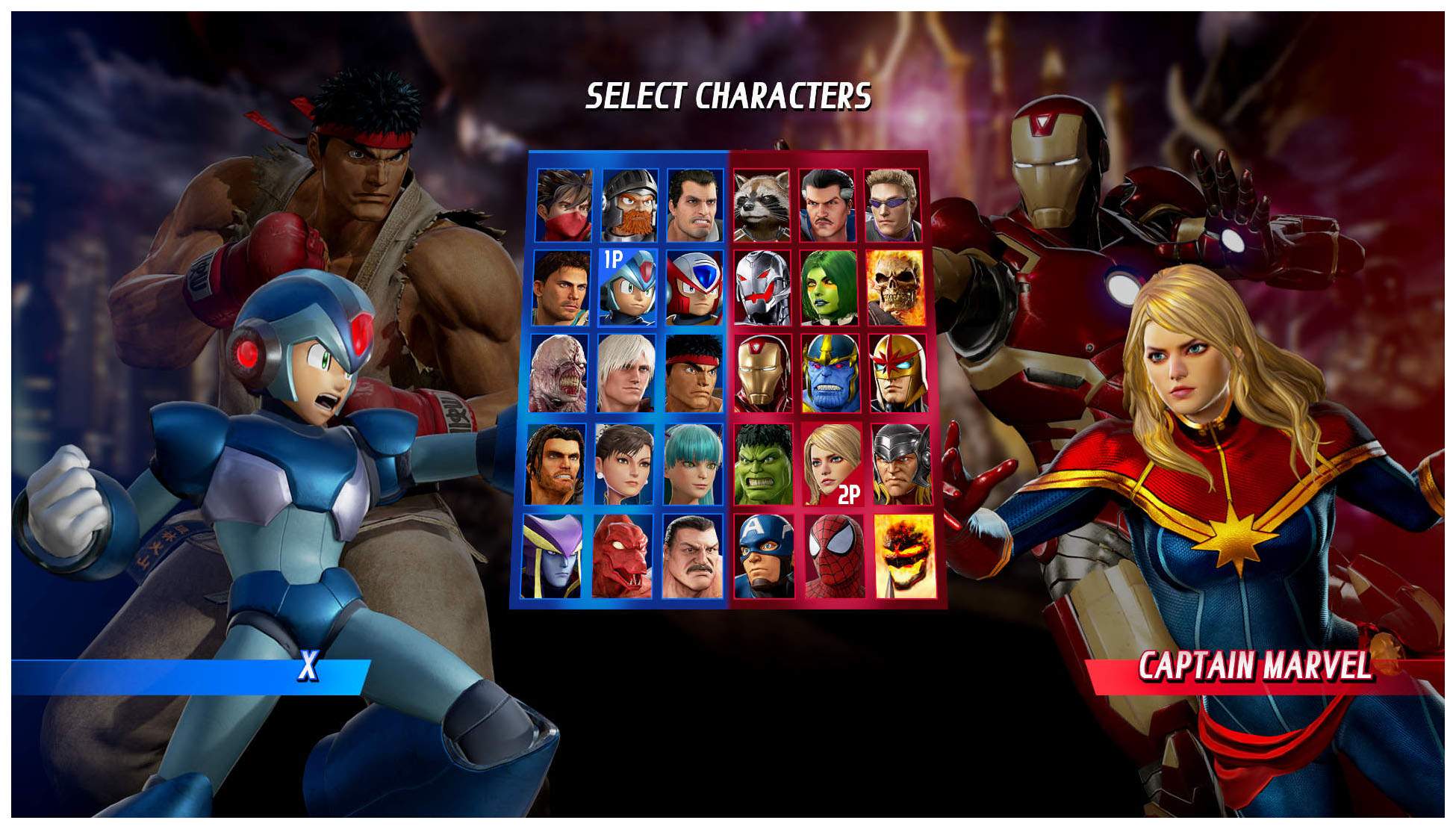Choose the Hulk's green face
This screenshot has width=1456, height=829.
coord(763,465)
